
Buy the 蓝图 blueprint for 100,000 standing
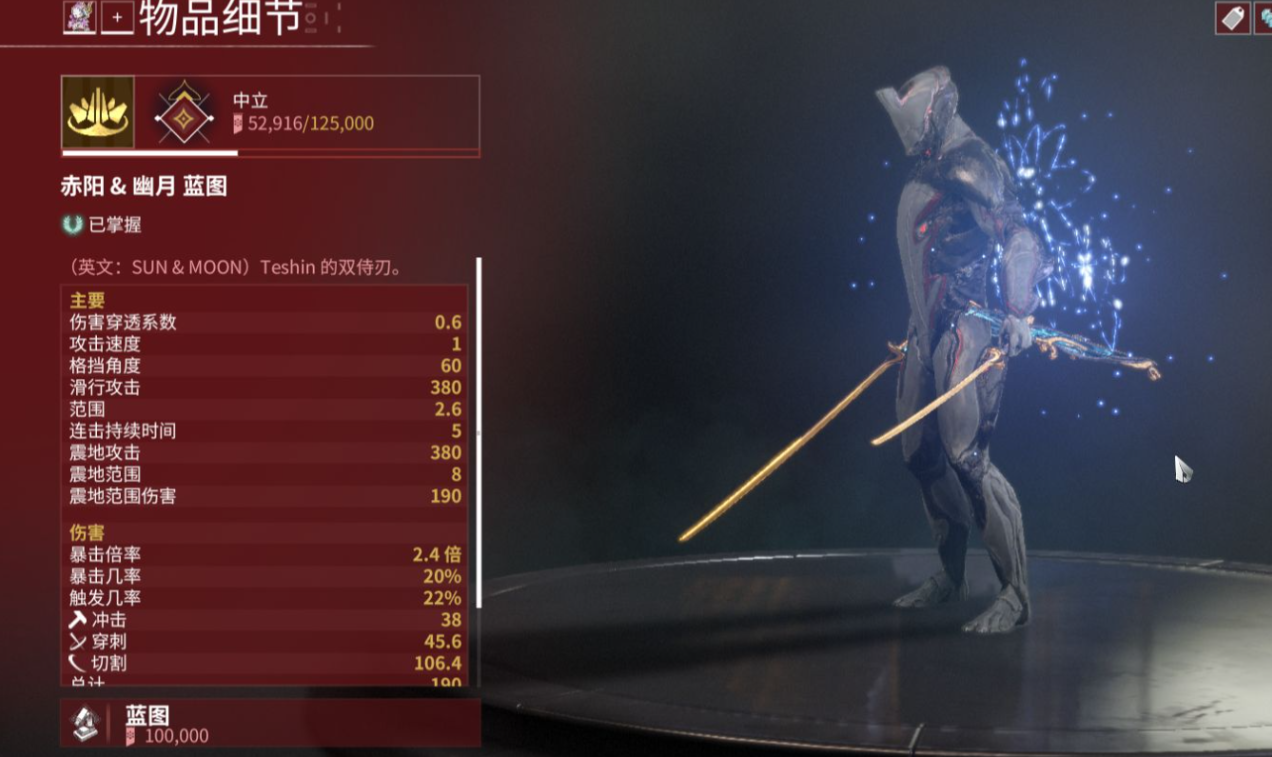pos(270,724)
